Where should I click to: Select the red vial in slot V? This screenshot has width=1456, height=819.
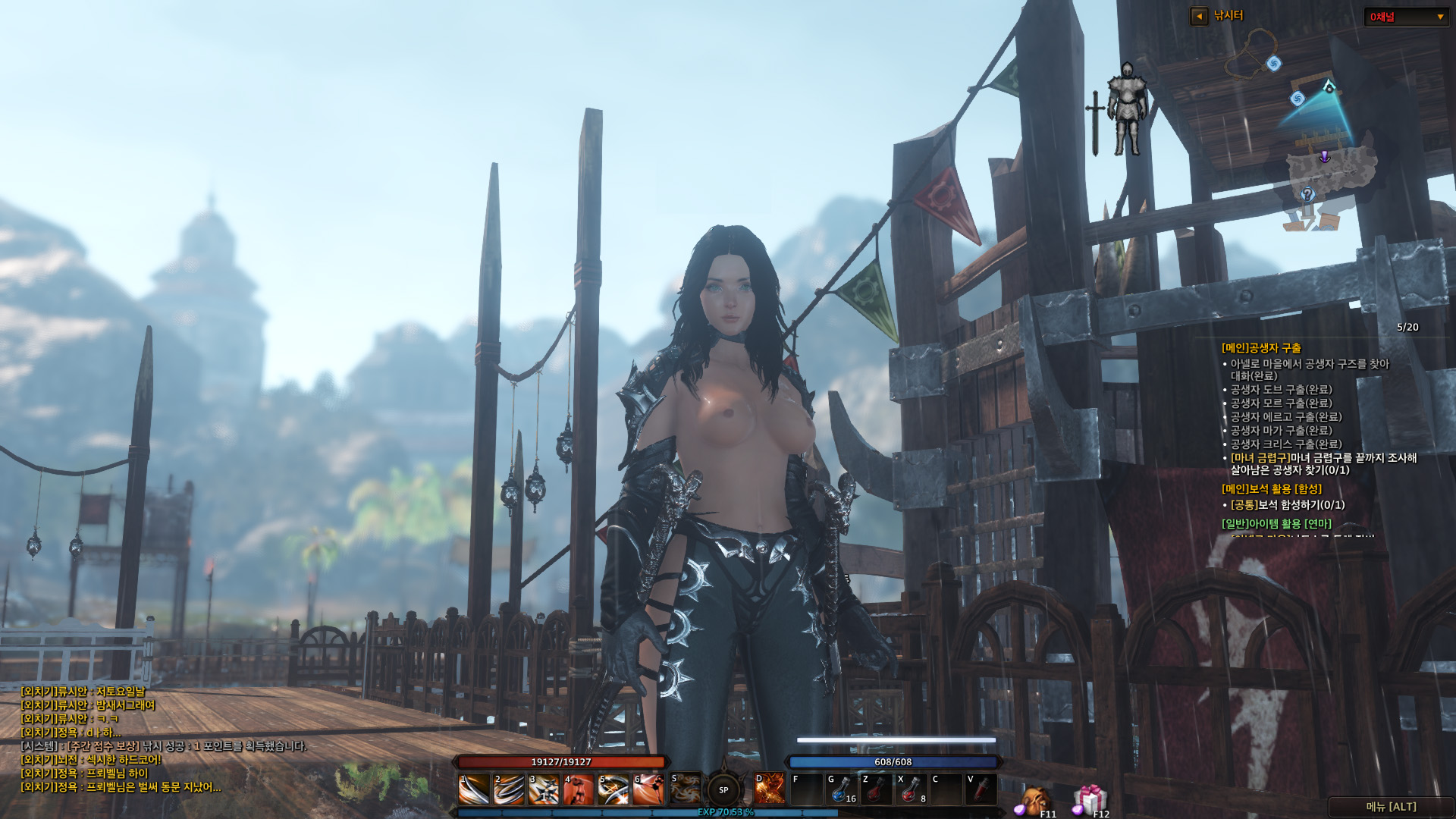[x=981, y=789]
